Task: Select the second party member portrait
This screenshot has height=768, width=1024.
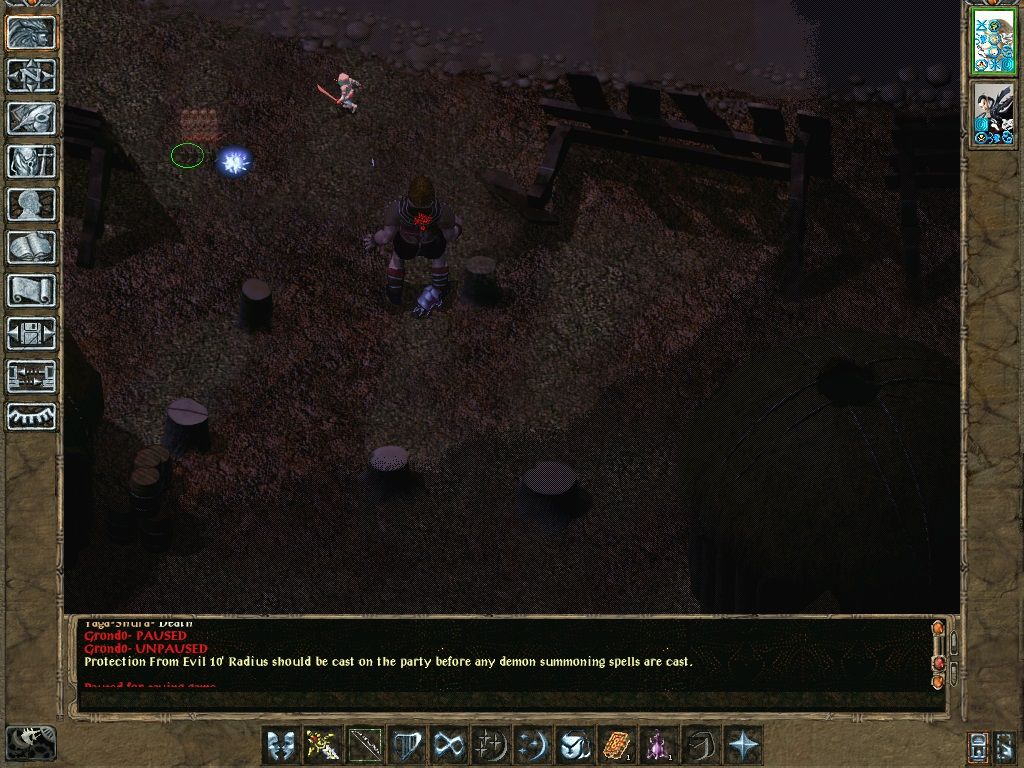Action: [x=993, y=113]
